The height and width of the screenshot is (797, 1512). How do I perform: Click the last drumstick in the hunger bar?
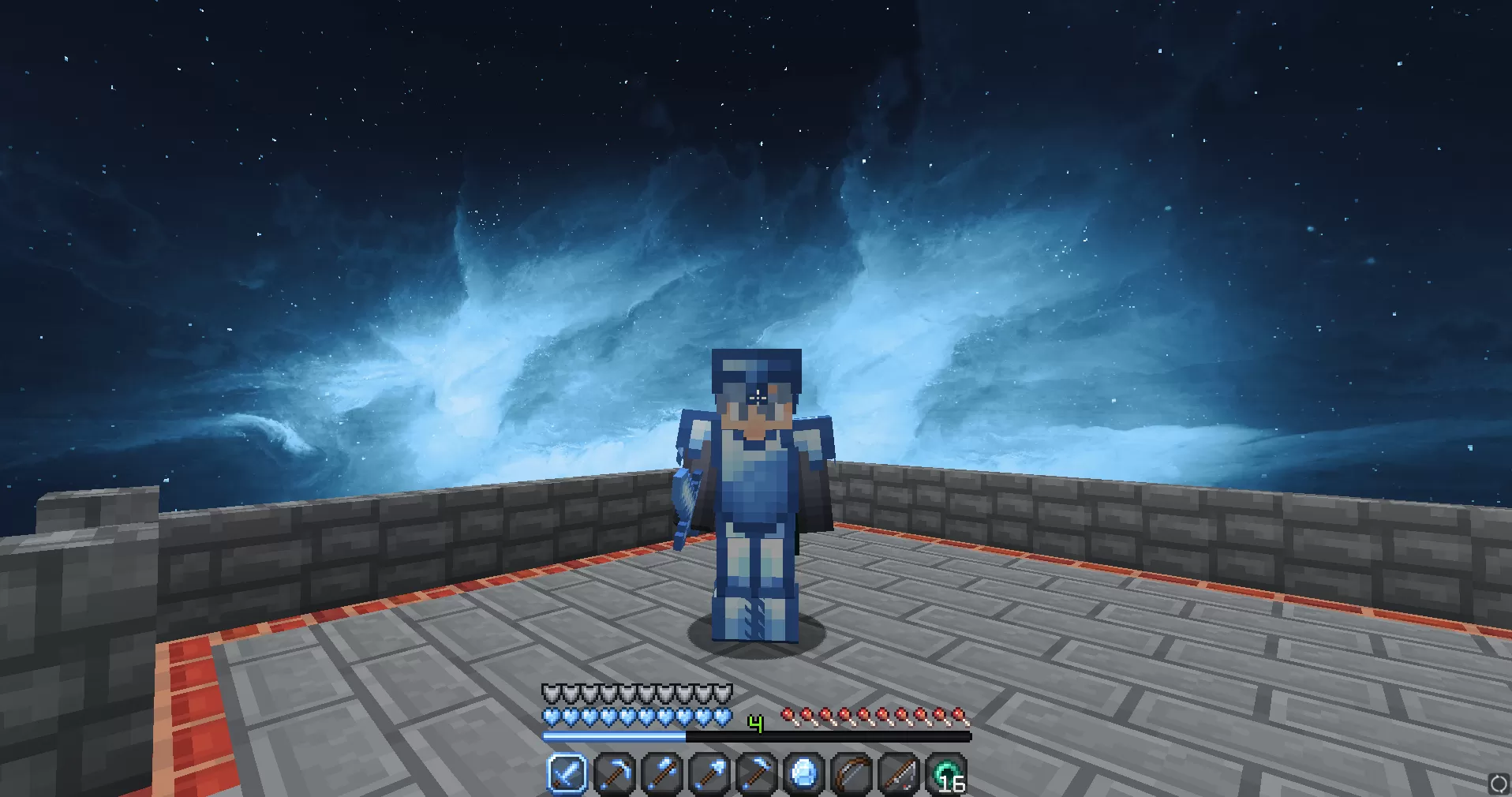coord(957,713)
